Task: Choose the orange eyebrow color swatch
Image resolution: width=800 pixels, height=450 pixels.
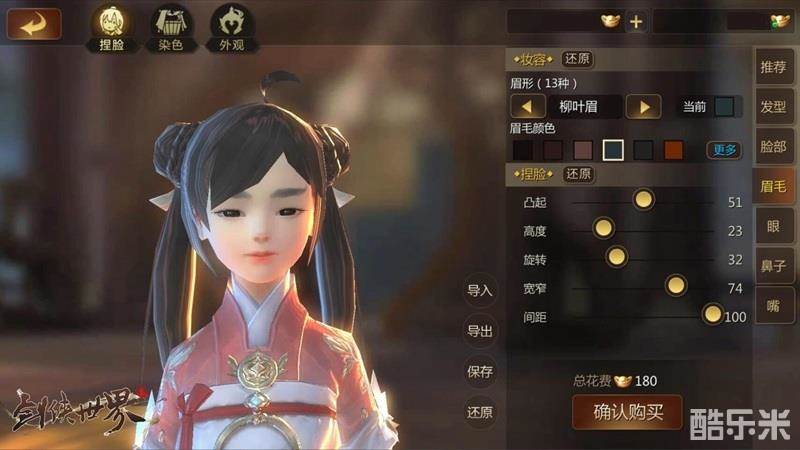Action: coord(673,150)
